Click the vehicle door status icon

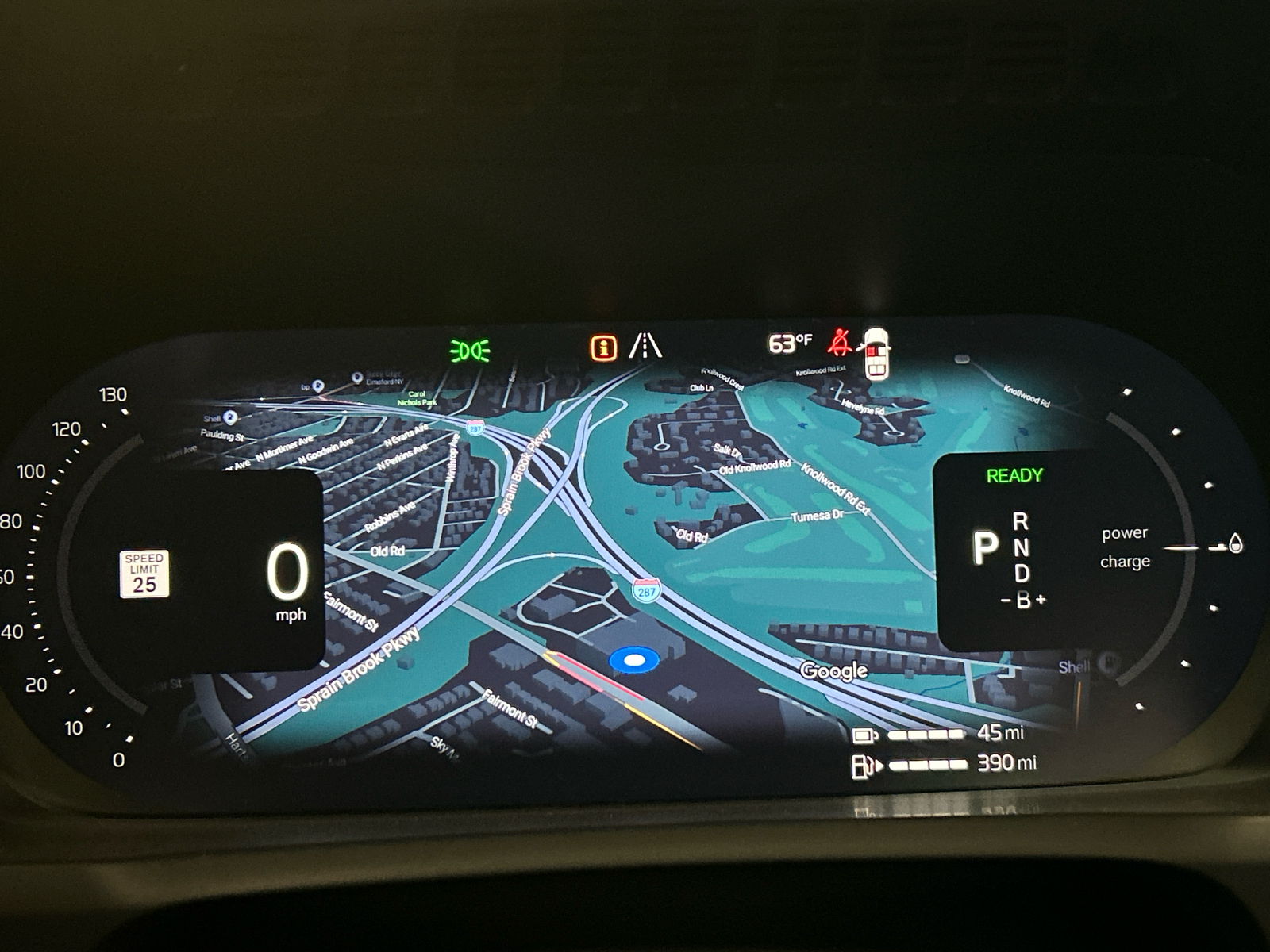[x=878, y=351]
